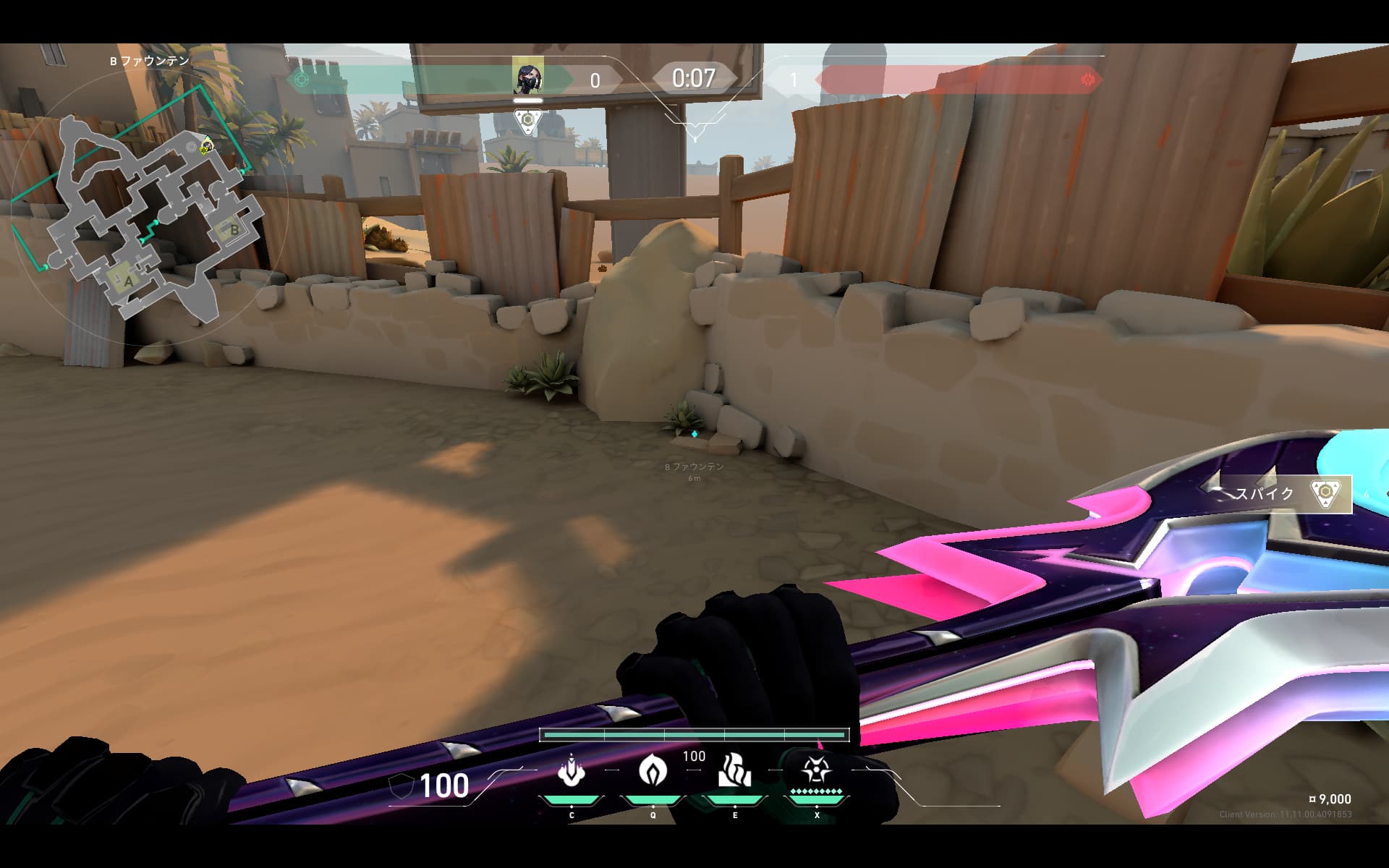Select the B site marker on the minimap

point(233,229)
